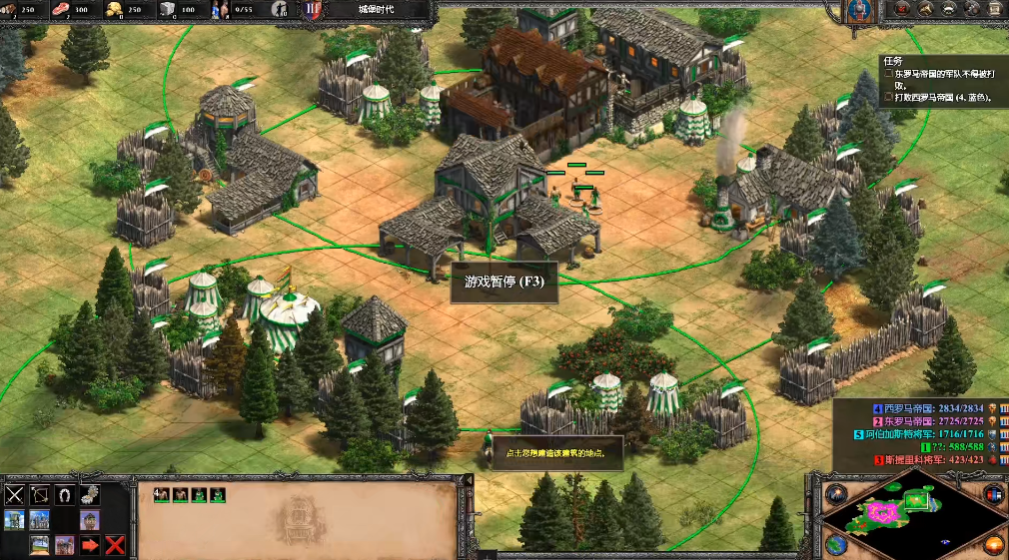Open the main menu scroll button

click(993, 10)
